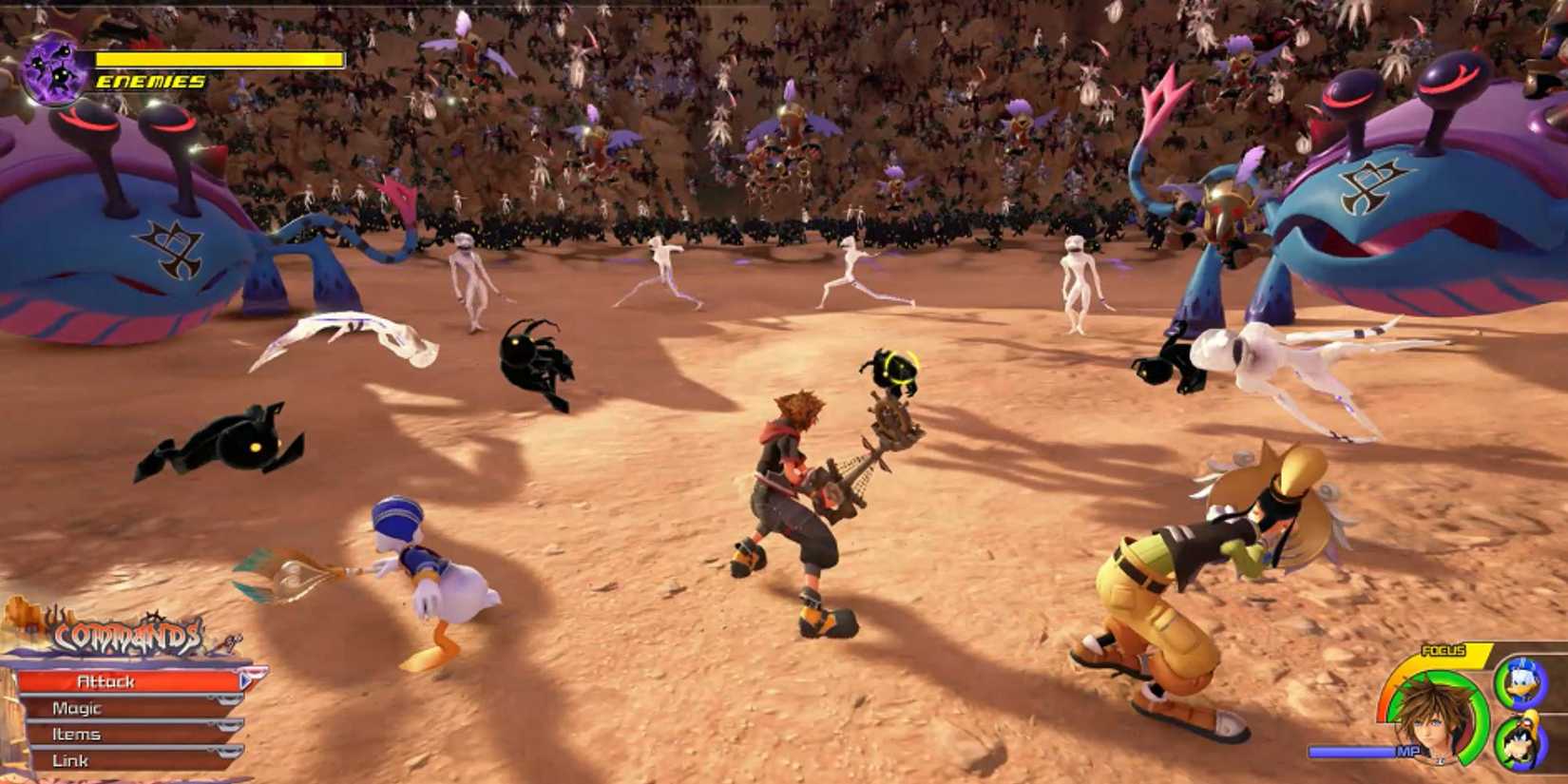1568x784 pixels.
Task: Select Donald's party member portrait
Action: tap(1520, 684)
